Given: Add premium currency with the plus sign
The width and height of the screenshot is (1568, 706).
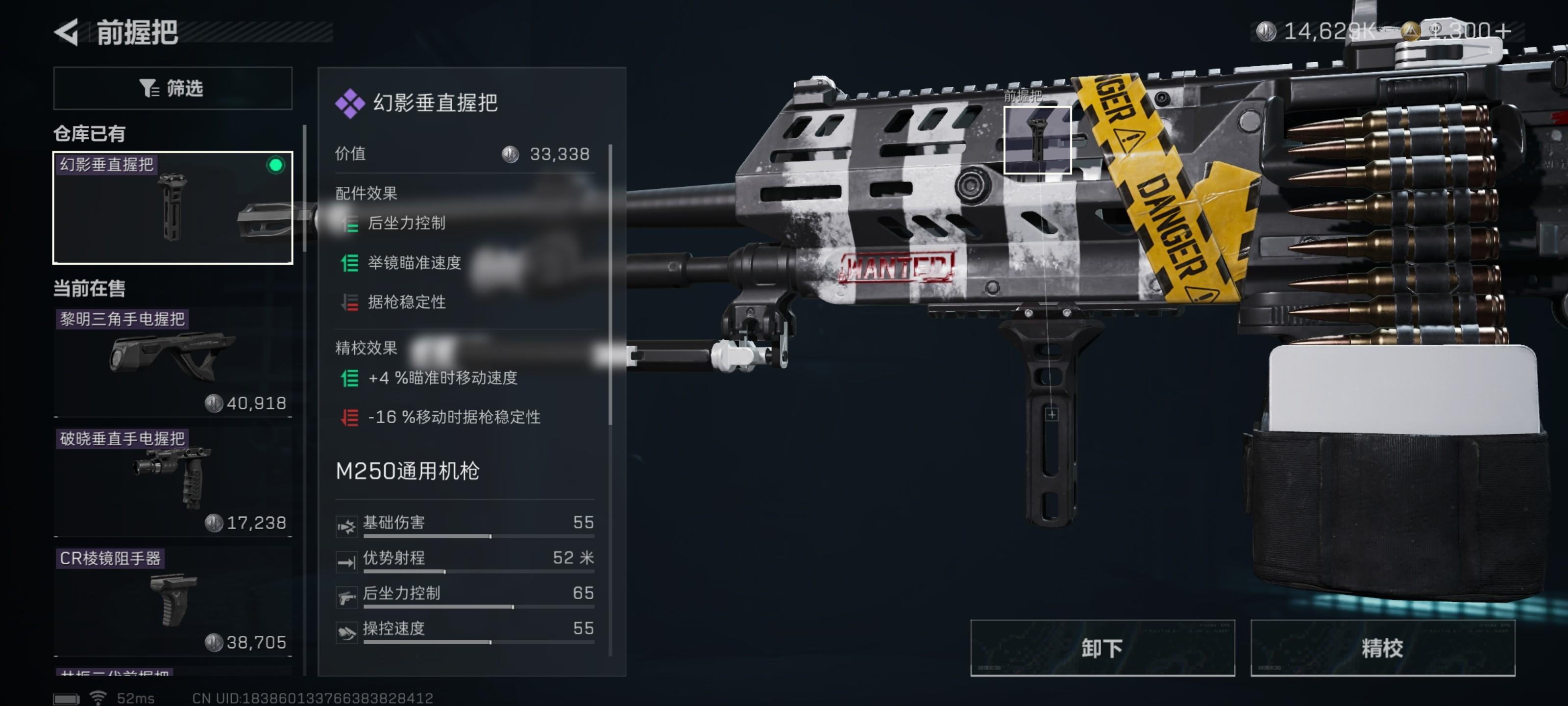Looking at the screenshot, I should [x=1502, y=30].
